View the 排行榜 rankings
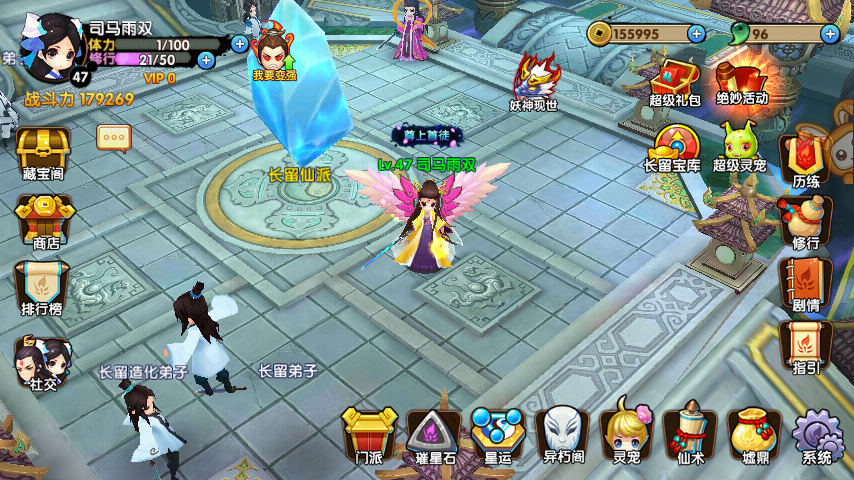The width and height of the screenshot is (854, 480). click(42, 287)
